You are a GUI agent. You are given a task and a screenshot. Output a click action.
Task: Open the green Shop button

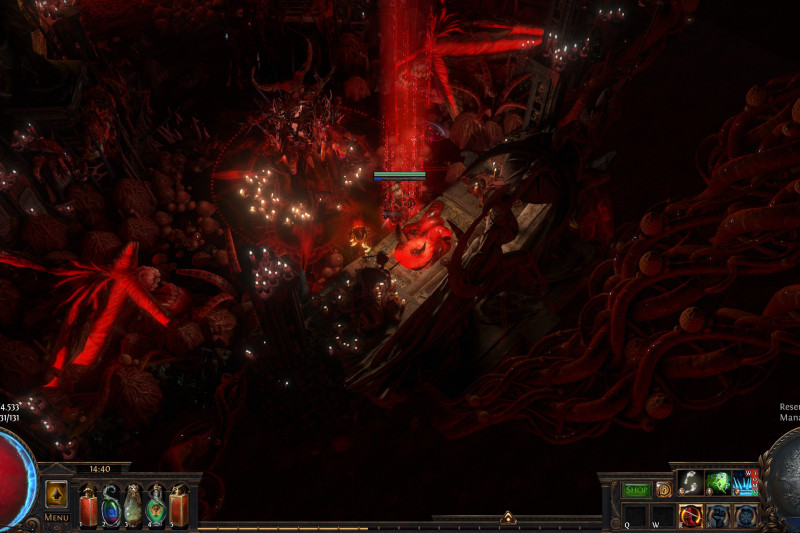637,490
